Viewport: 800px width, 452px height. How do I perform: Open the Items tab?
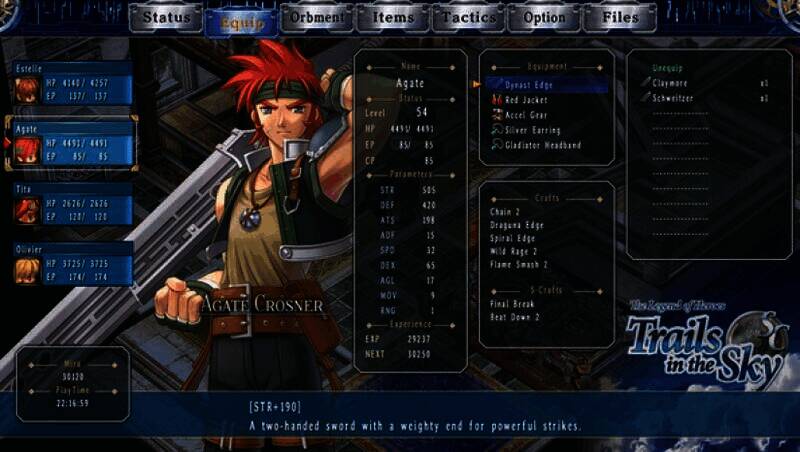pos(393,18)
